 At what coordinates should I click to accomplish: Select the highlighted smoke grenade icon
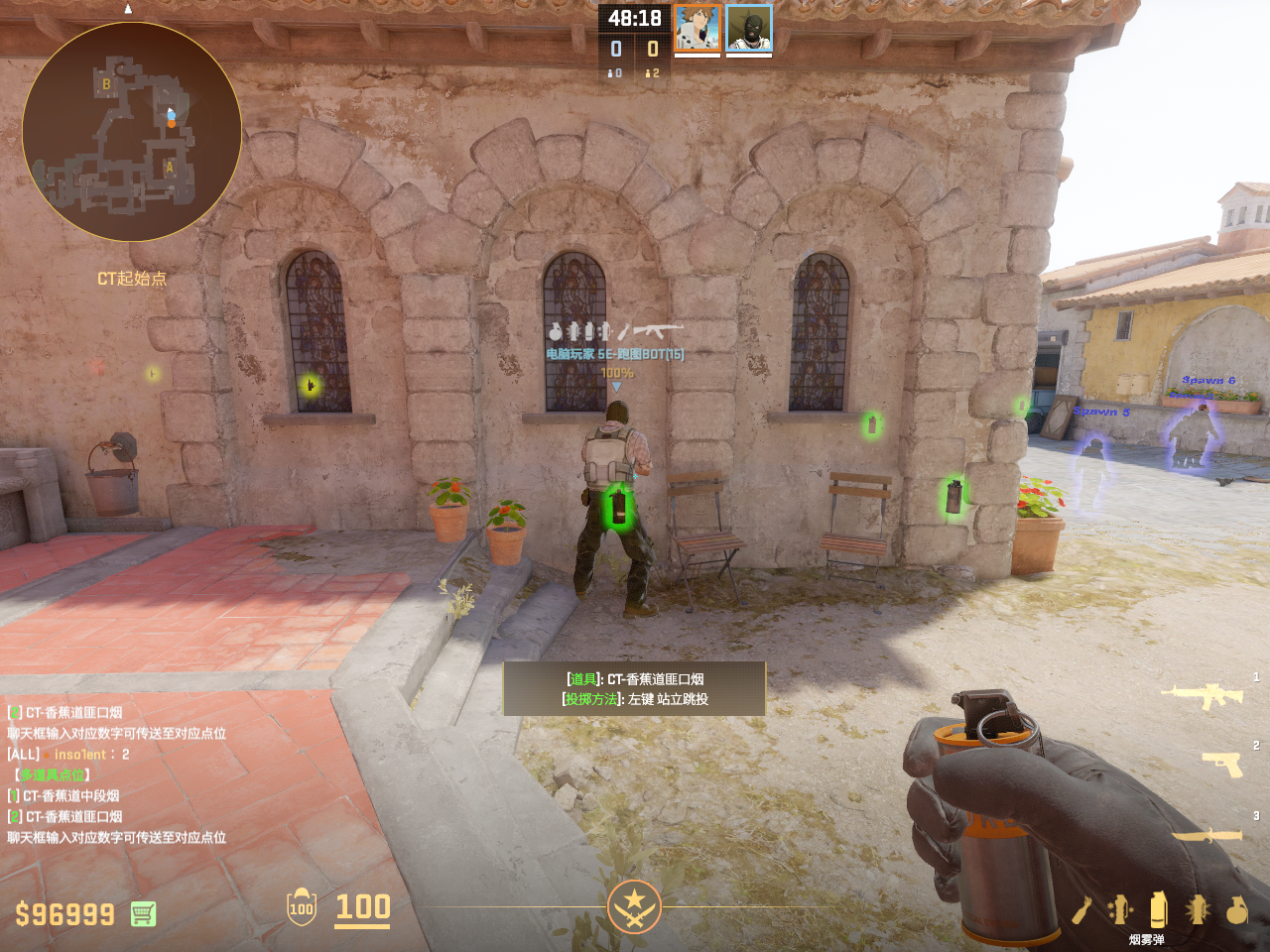pyautogui.click(x=1158, y=908)
